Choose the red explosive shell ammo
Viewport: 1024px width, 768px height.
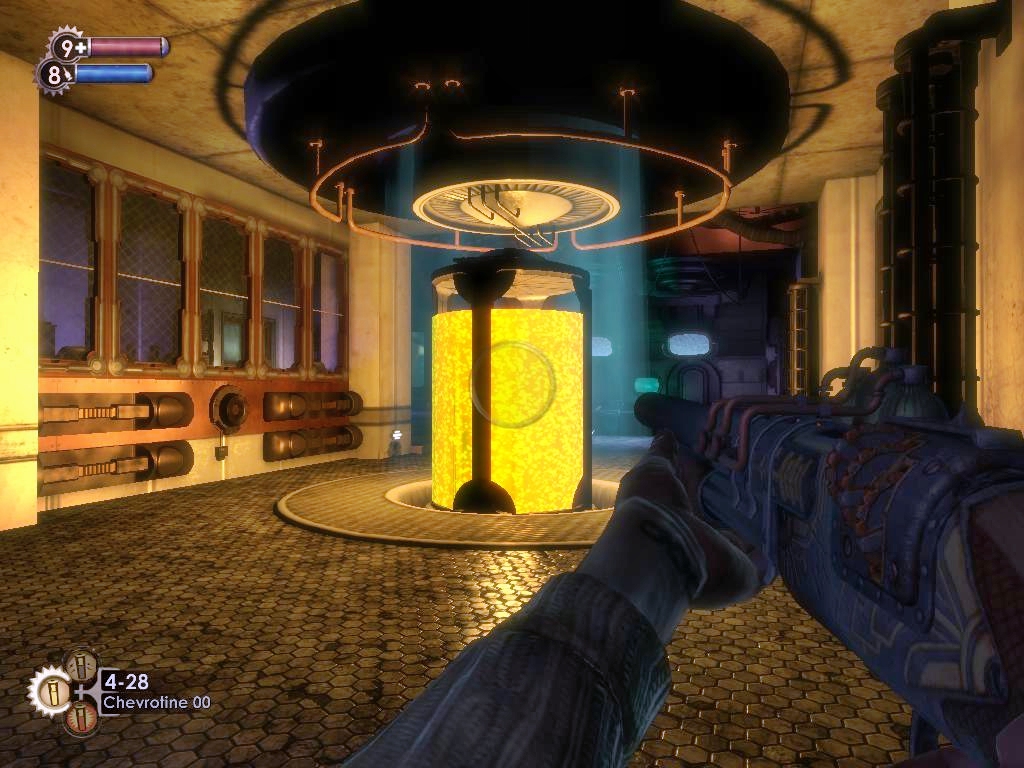point(82,718)
